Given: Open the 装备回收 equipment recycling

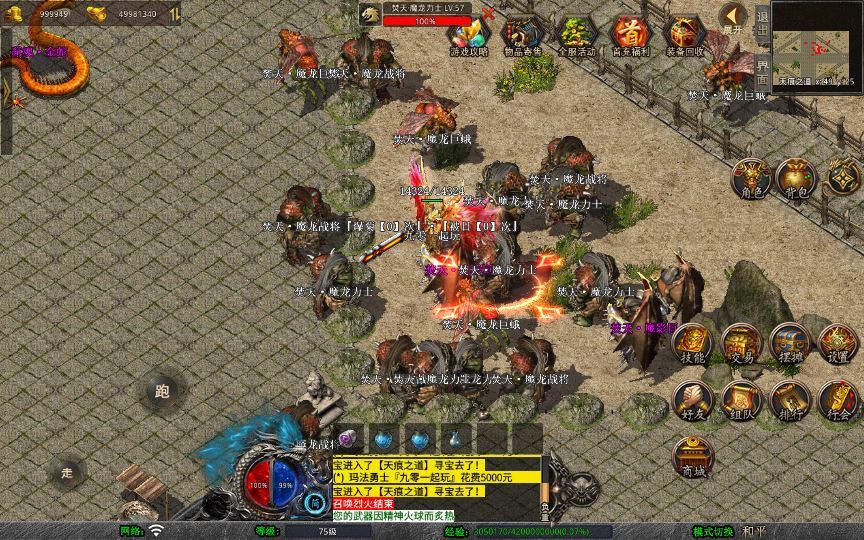Looking at the screenshot, I should pyautogui.click(x=685, y=35).
